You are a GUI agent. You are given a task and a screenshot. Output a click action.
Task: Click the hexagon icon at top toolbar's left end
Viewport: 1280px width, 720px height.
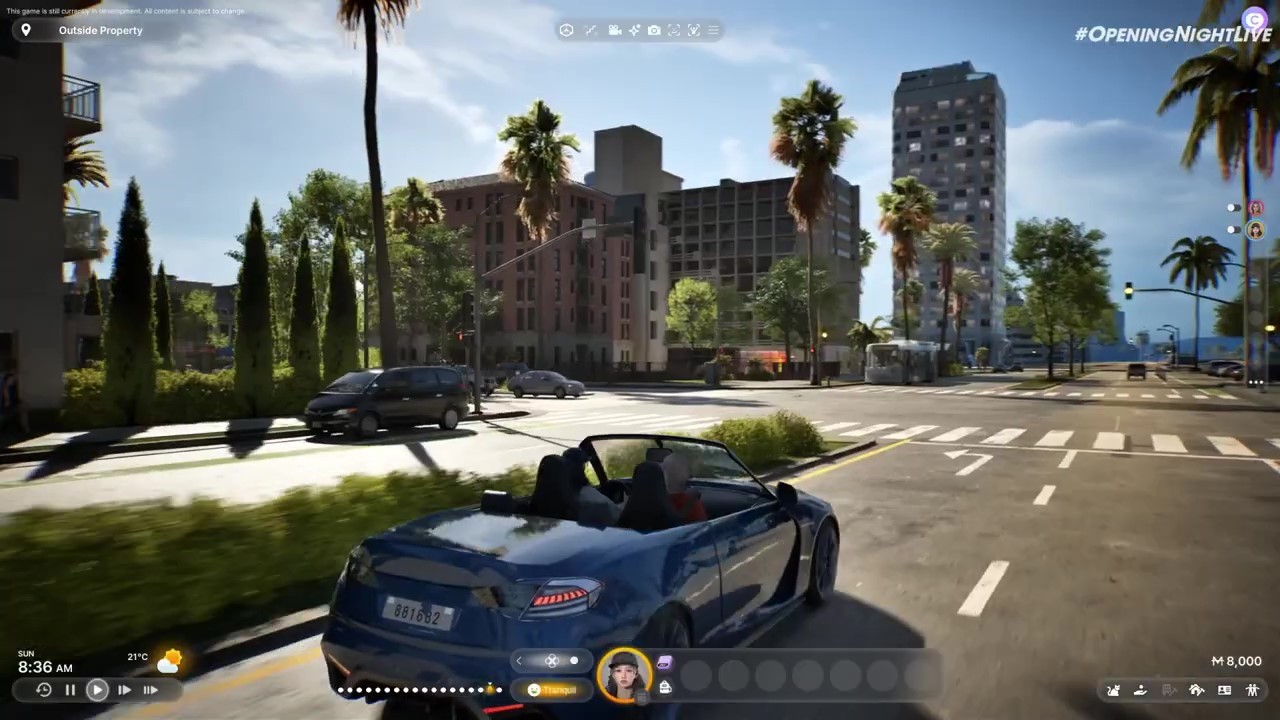566,30
